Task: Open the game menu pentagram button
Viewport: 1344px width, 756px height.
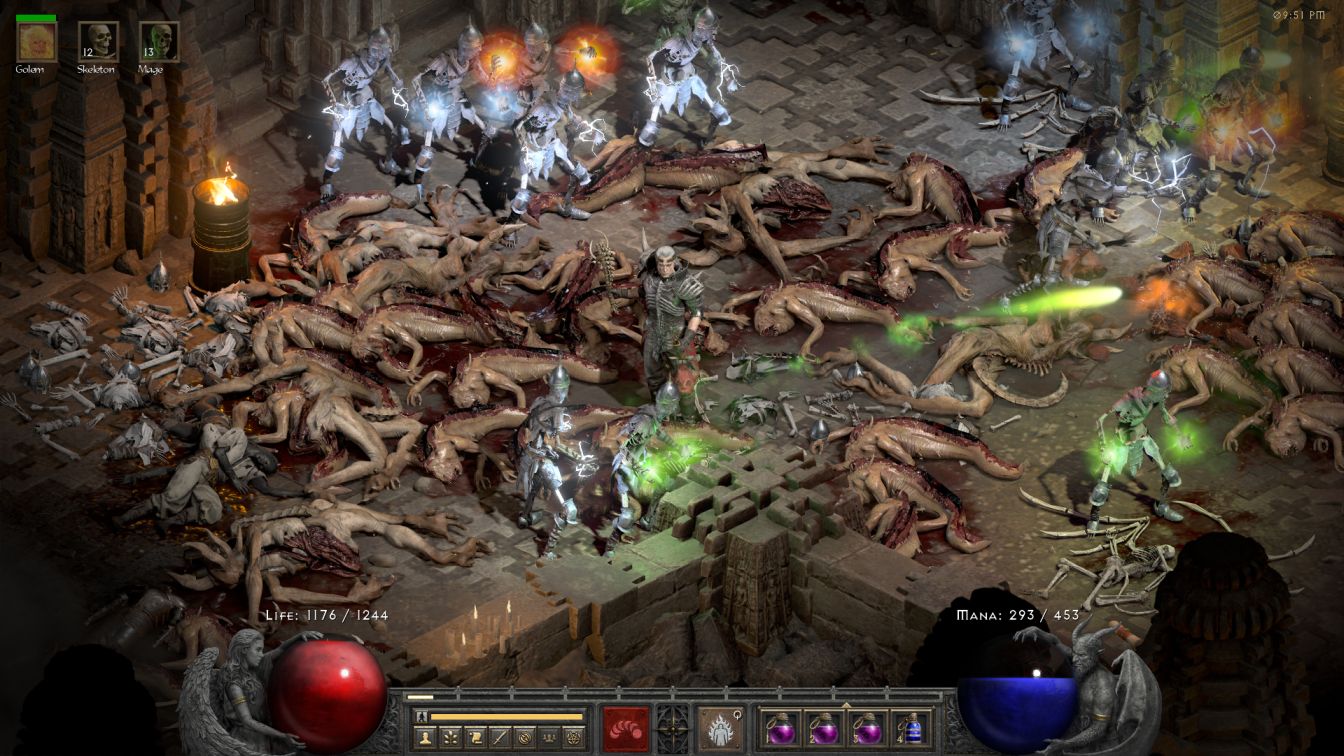Action: (x=572, y=738)
